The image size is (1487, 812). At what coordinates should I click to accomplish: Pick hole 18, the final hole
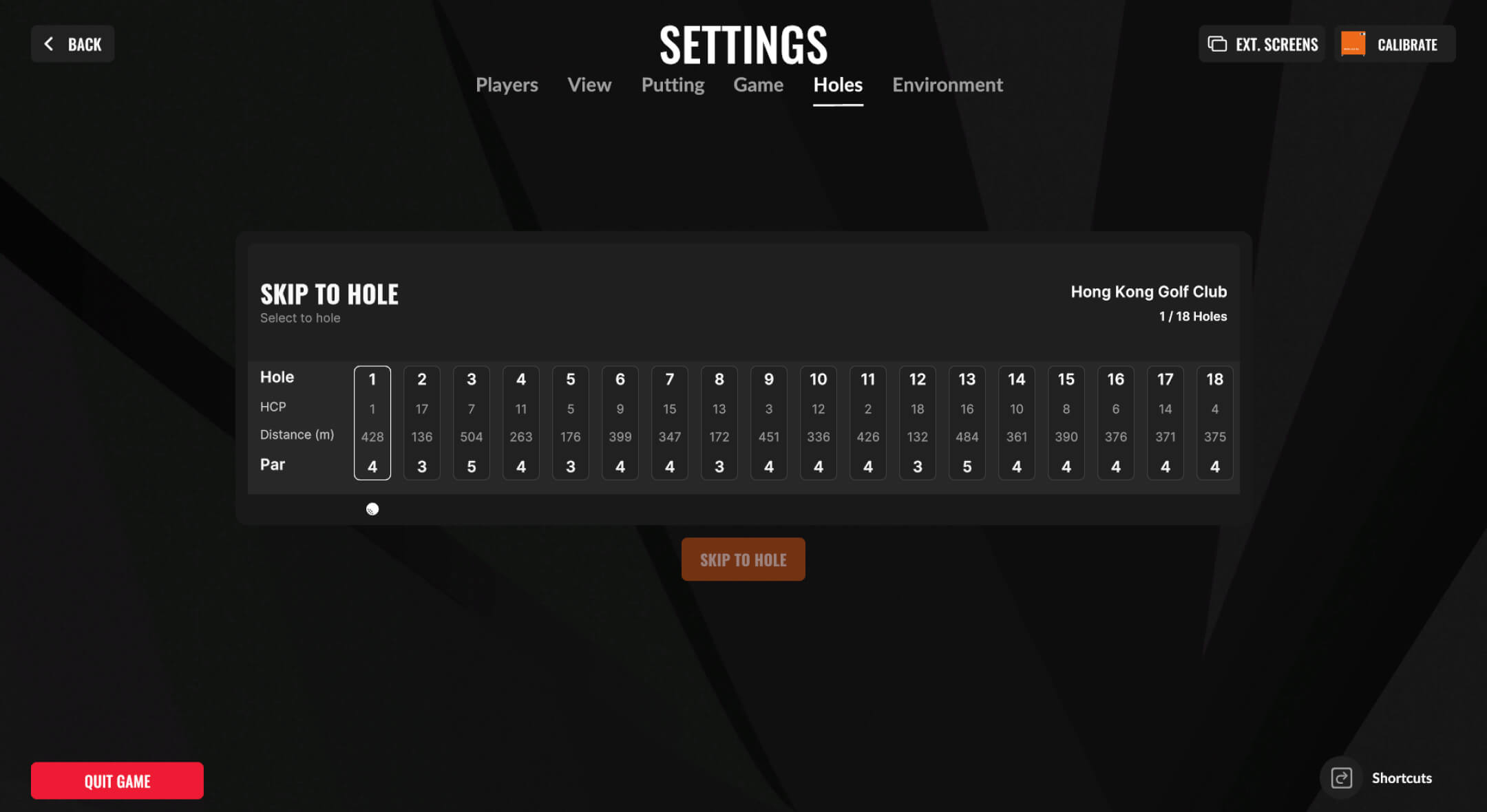coord(1215,423)
